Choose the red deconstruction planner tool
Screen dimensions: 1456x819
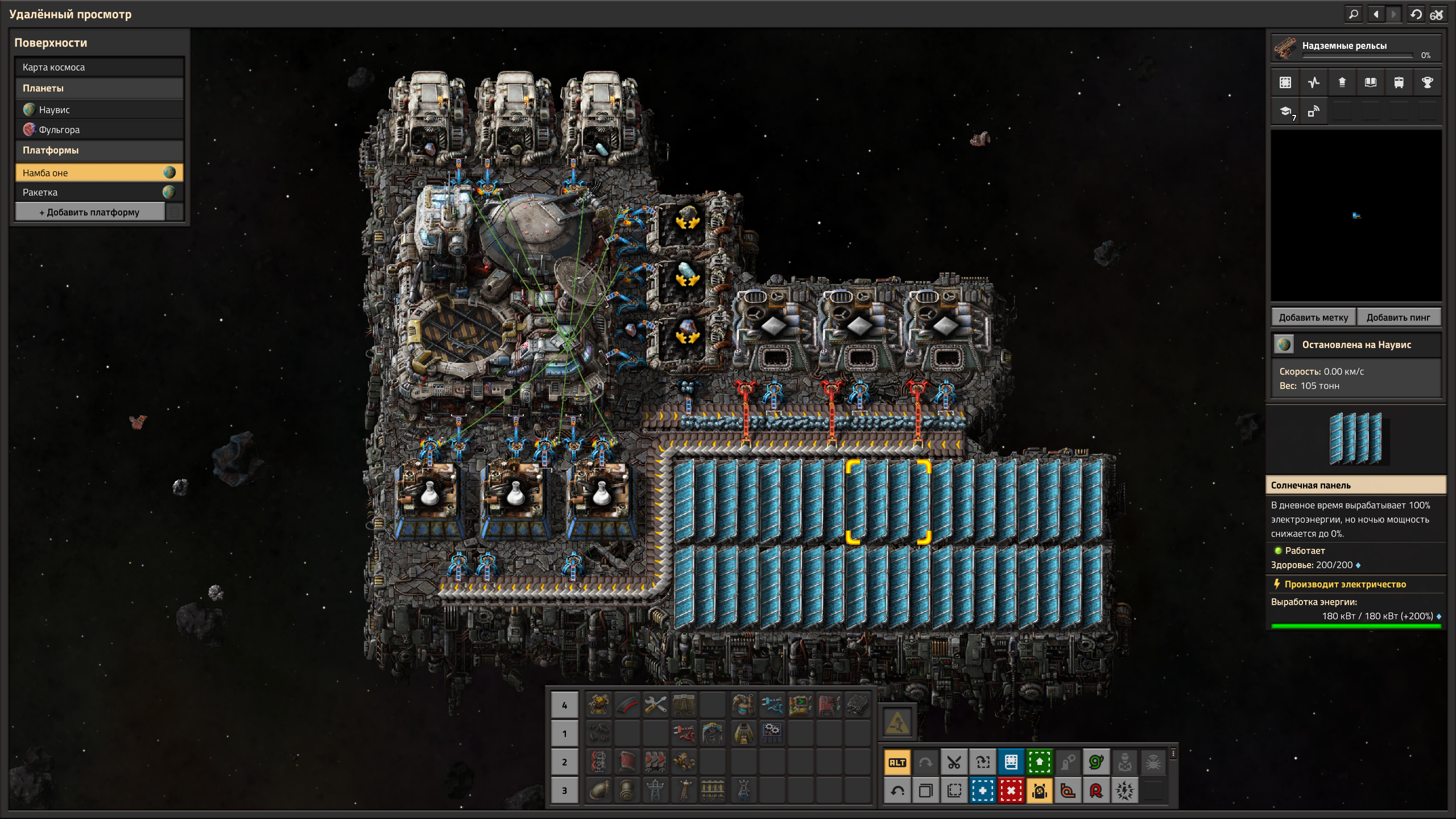click(1011, 791)
